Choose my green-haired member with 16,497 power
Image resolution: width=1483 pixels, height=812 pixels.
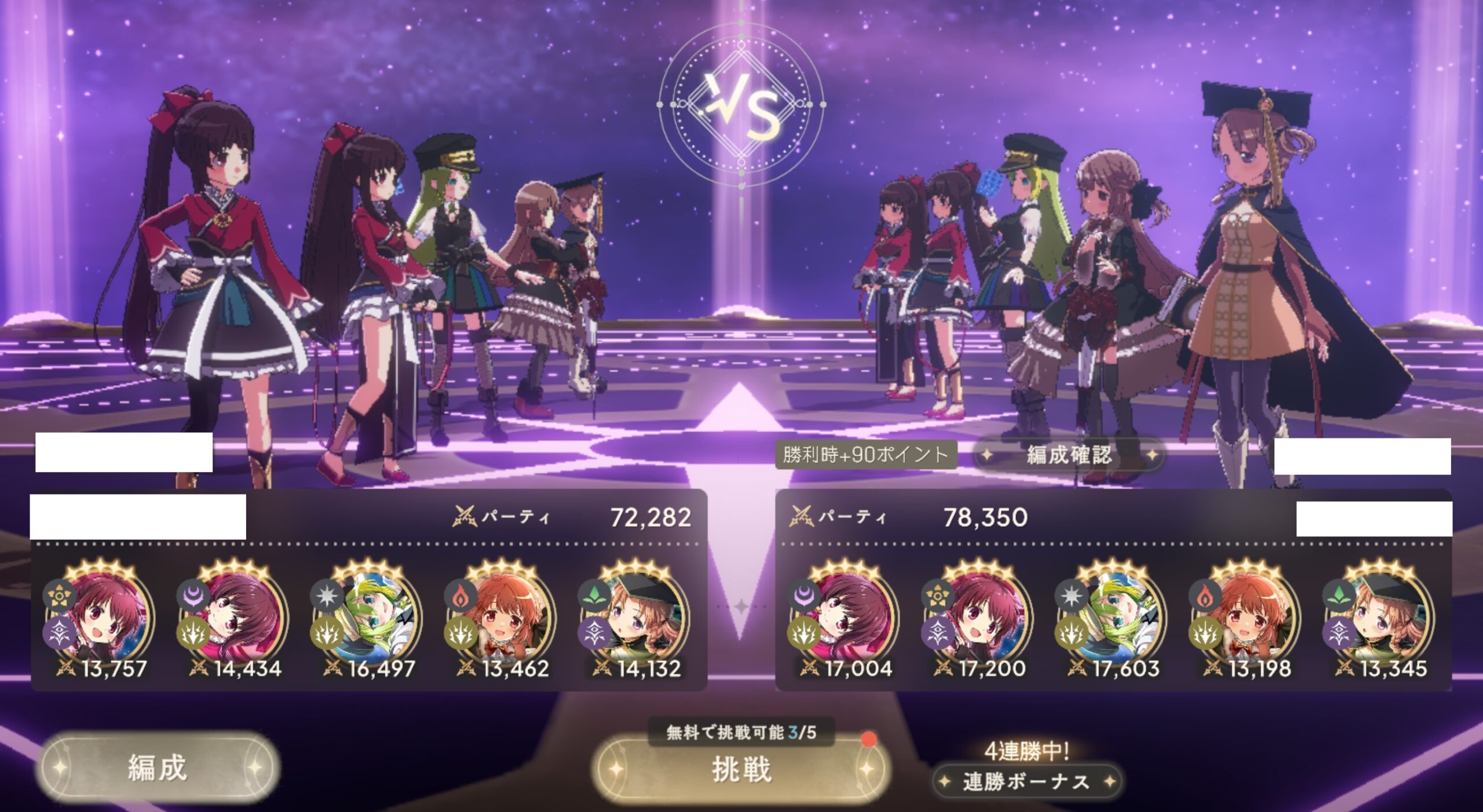[x=370, y=616]
